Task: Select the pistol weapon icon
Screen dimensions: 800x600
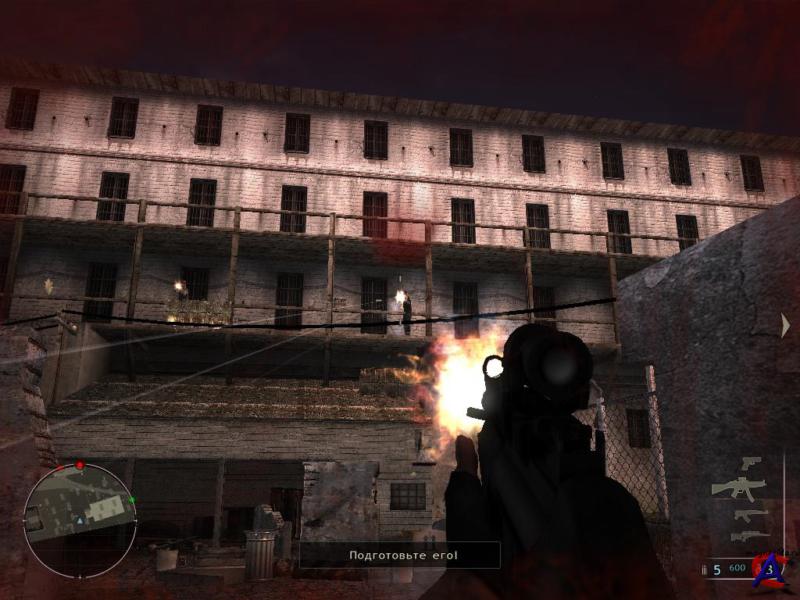Action: click(x=750, y=463)
